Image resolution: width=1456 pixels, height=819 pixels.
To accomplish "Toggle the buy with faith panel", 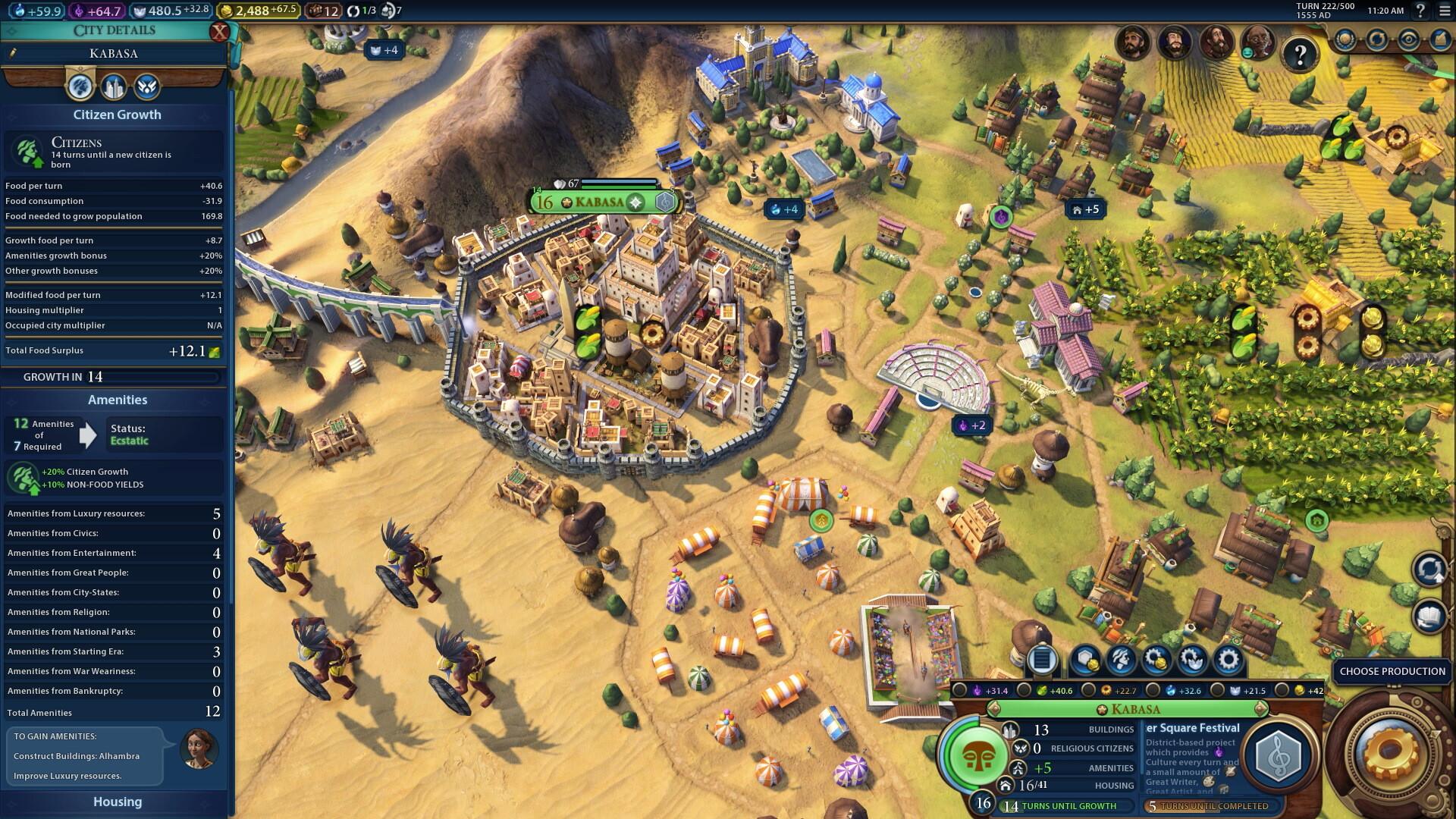I will point(1192,661).
